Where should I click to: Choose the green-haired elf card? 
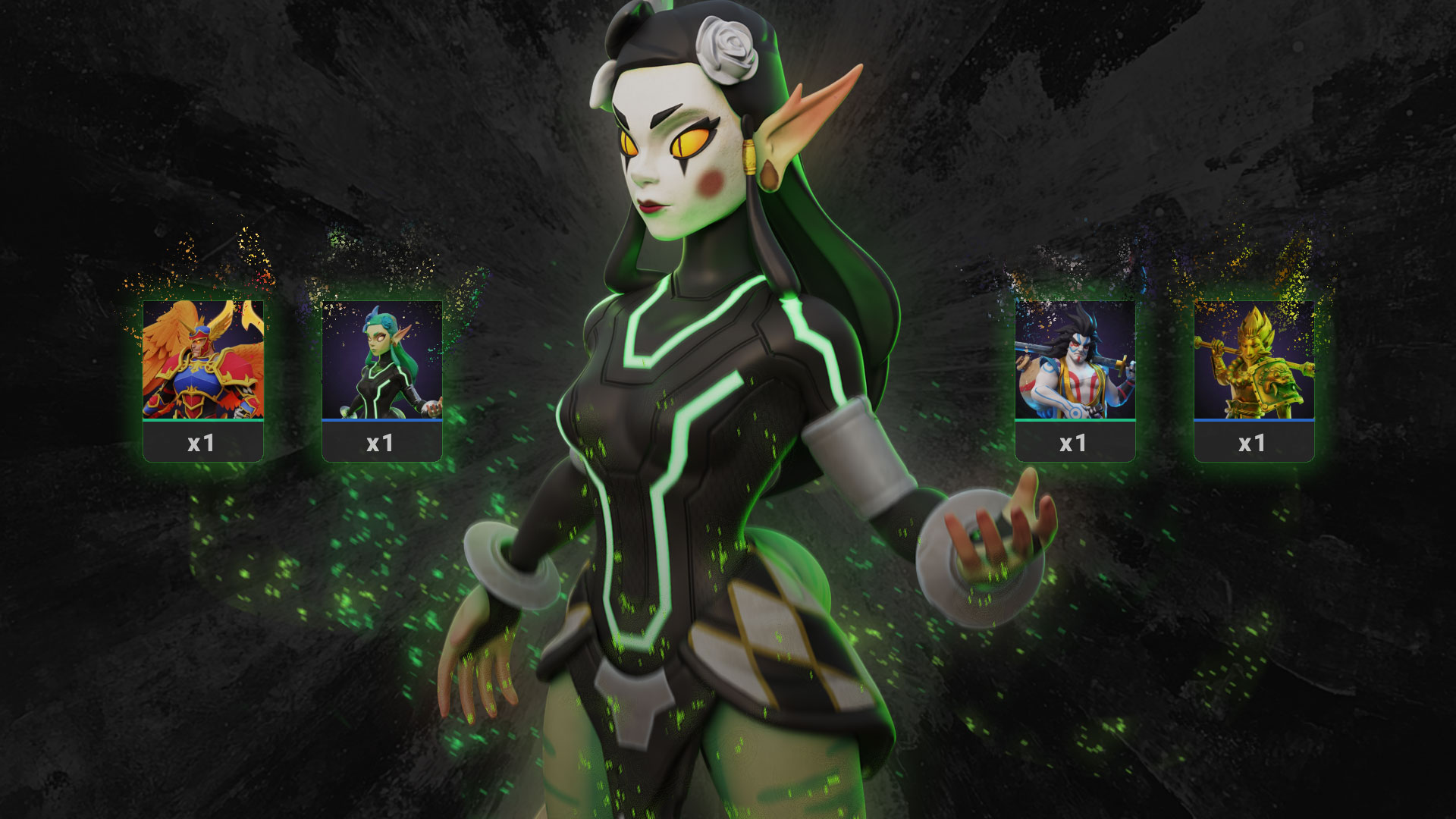382,379
